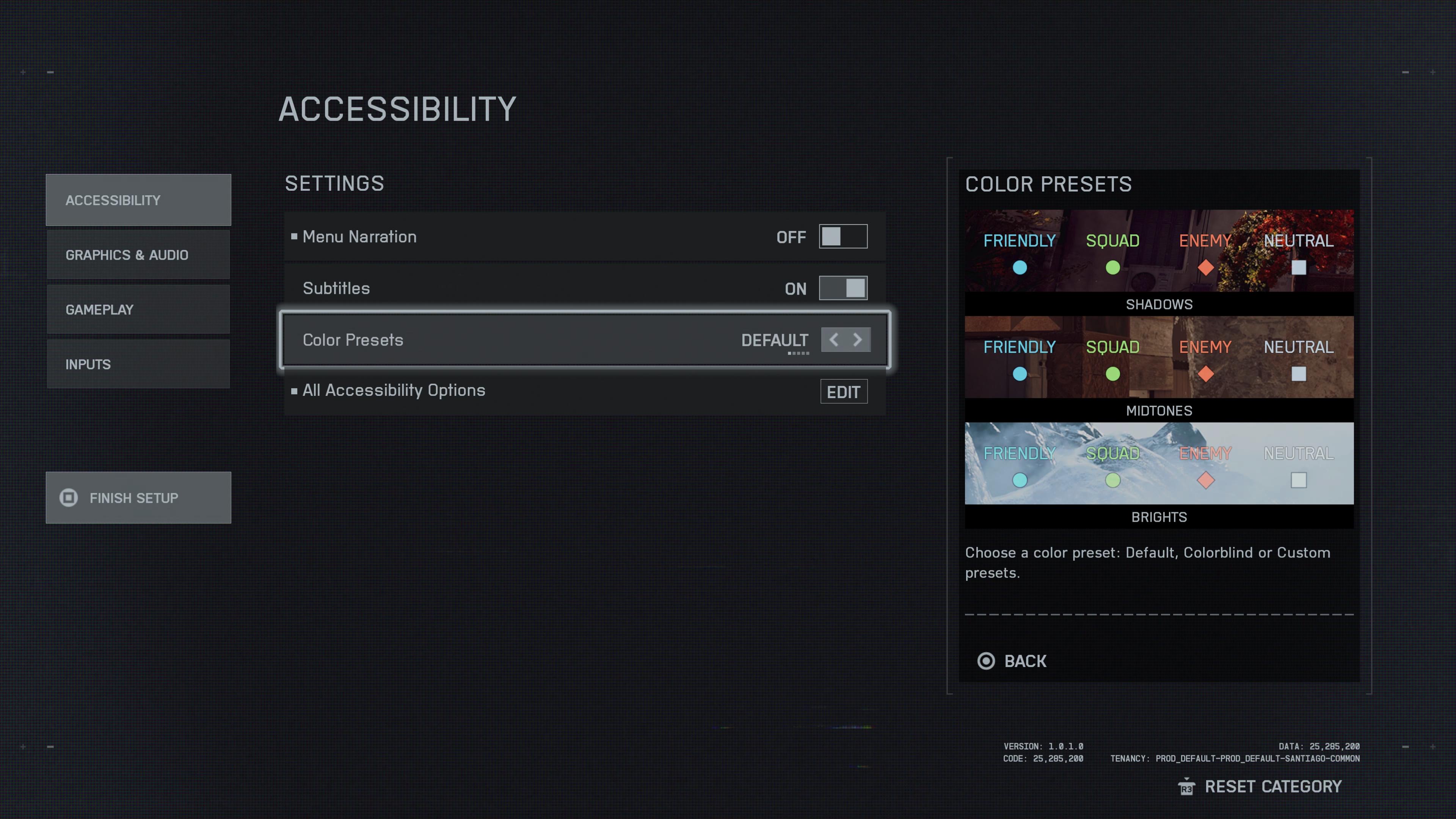Choose the next color preset with right arrow
This screenshot has height=819, width=1456.
pos(858,340)
